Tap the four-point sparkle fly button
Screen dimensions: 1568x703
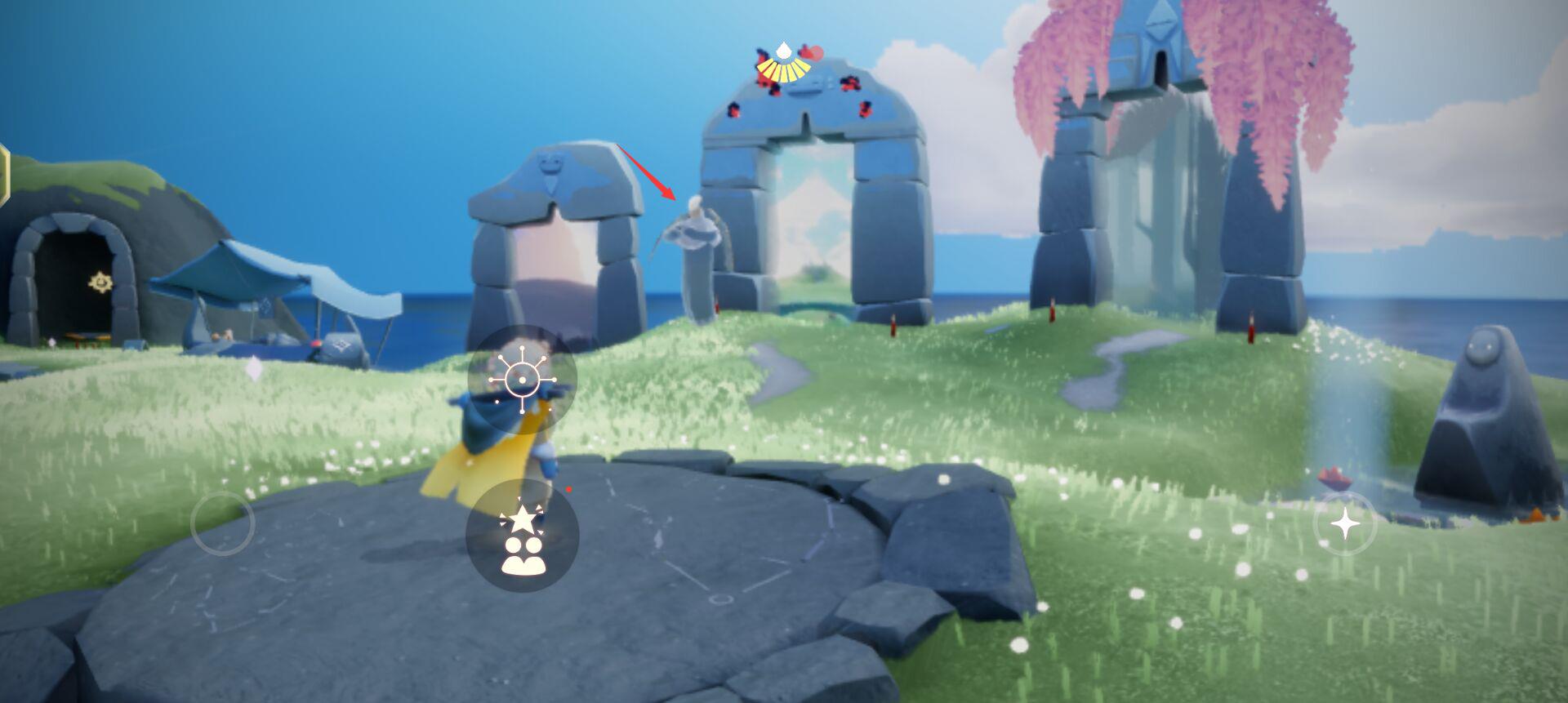pyautogui.click(x=1345, y=523)
